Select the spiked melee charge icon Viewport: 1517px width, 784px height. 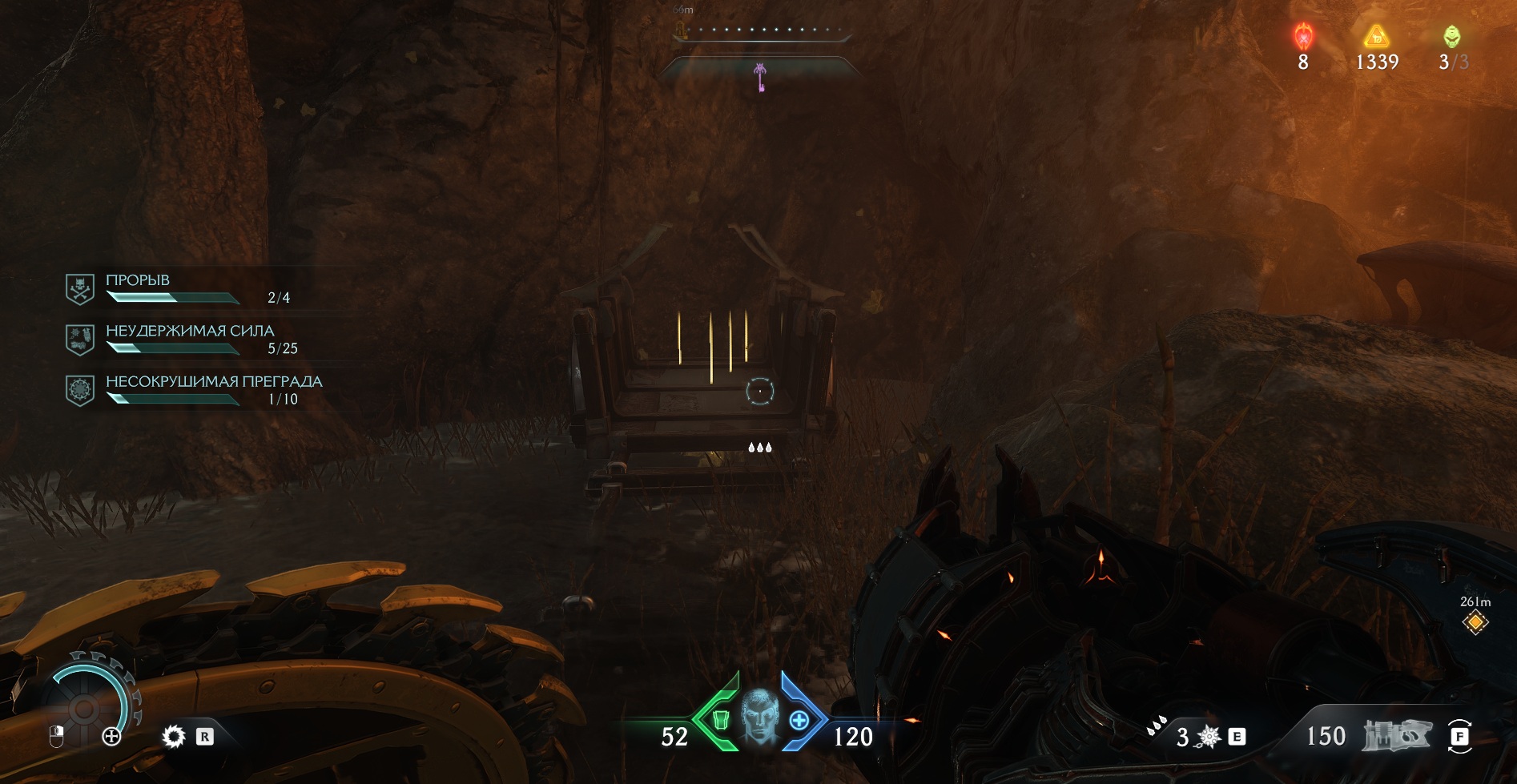[x=1208, y=737]
